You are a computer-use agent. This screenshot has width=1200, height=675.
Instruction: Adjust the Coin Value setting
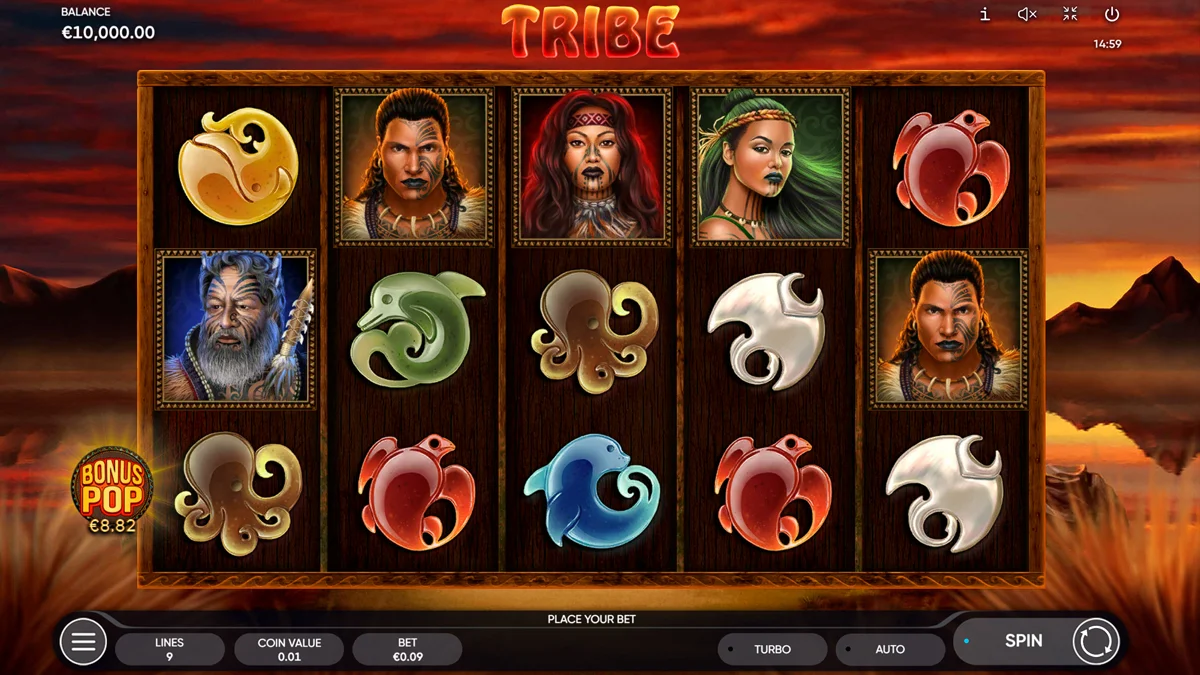click(289, 649)
